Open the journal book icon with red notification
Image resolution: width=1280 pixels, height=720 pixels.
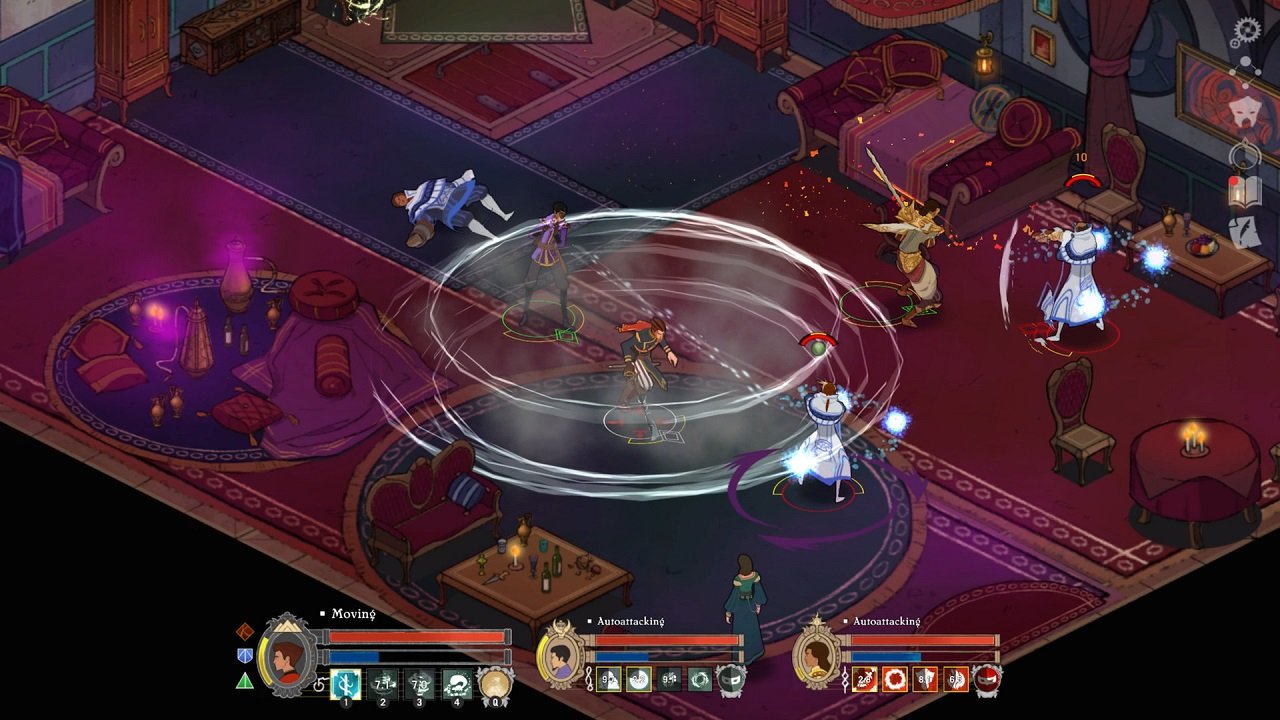pyautogui.click(x=1245, y=190)
